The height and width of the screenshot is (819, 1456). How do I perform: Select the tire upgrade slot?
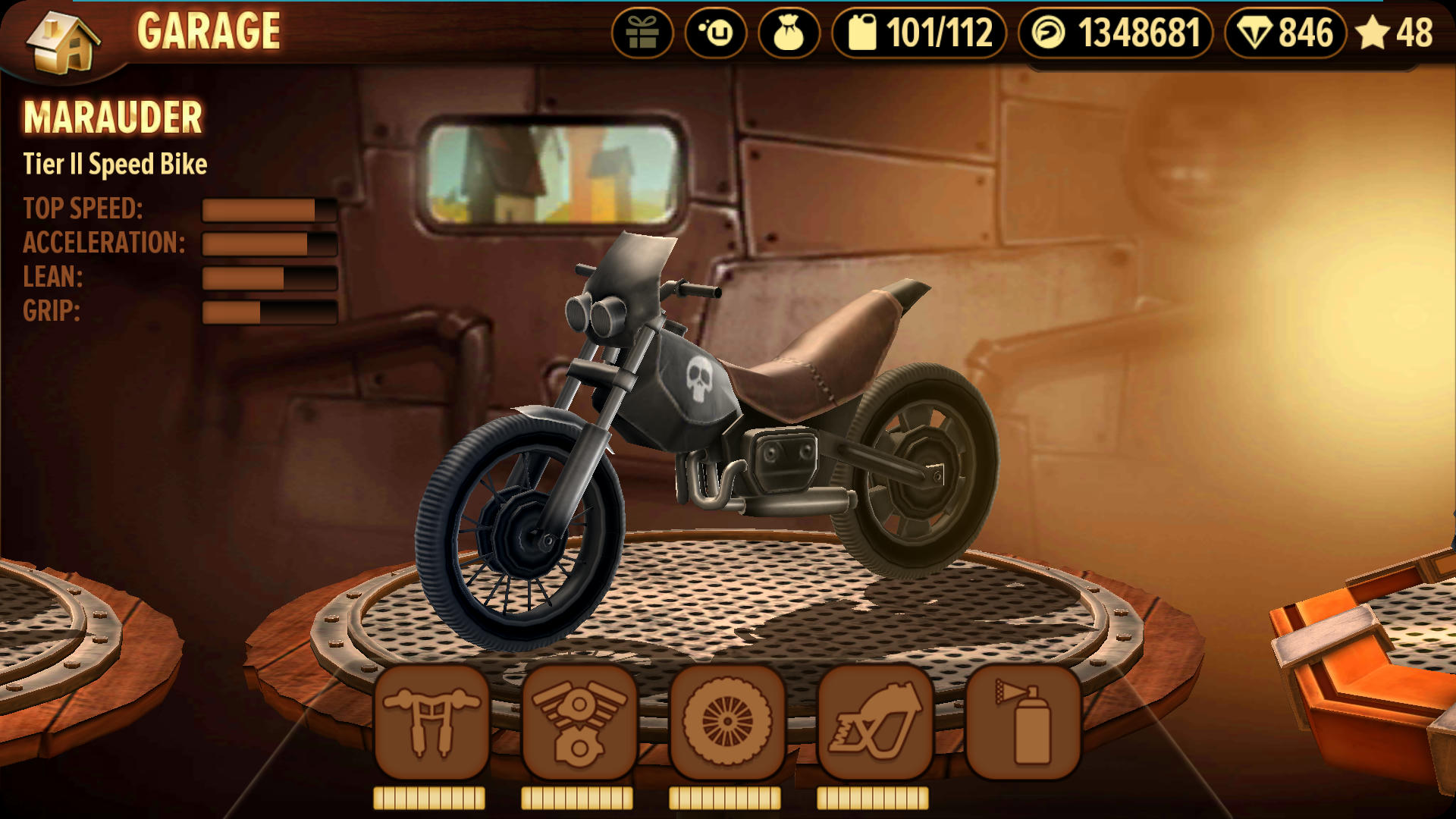(x=727, y=723)
